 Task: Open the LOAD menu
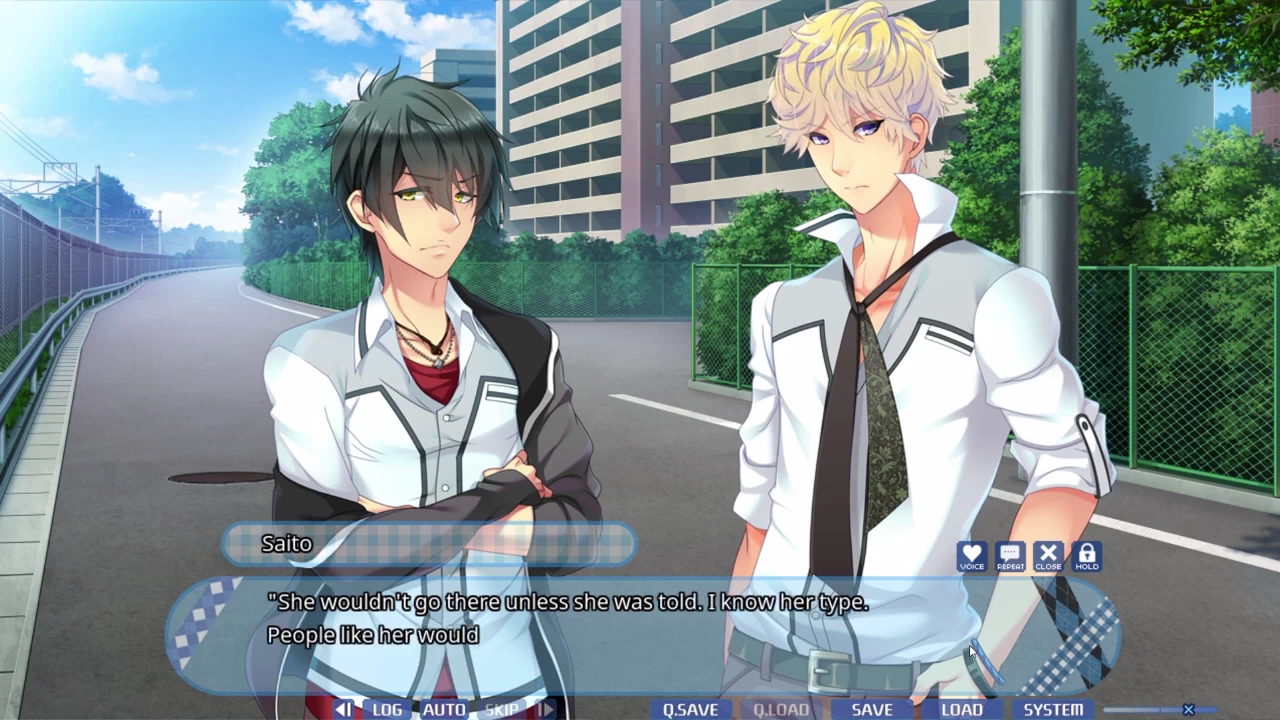(x=962, y=709)
